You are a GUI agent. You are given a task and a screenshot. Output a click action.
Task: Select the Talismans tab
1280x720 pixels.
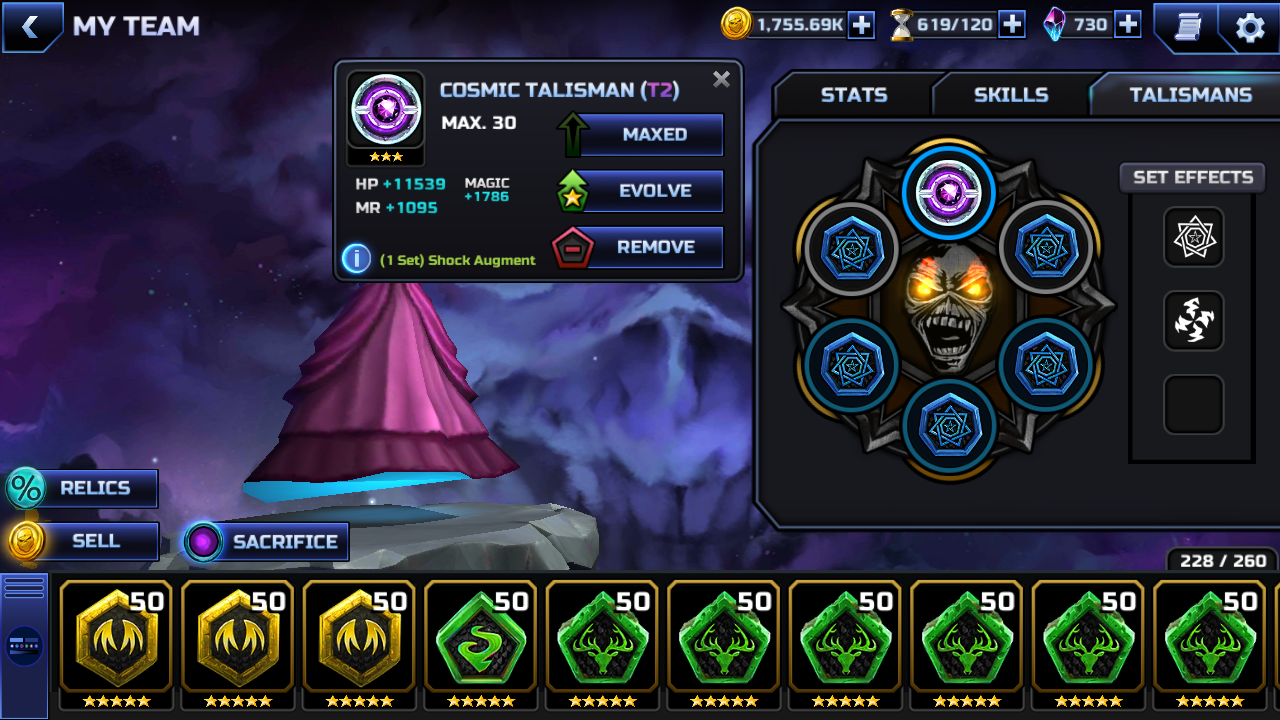click(1190, 95)
